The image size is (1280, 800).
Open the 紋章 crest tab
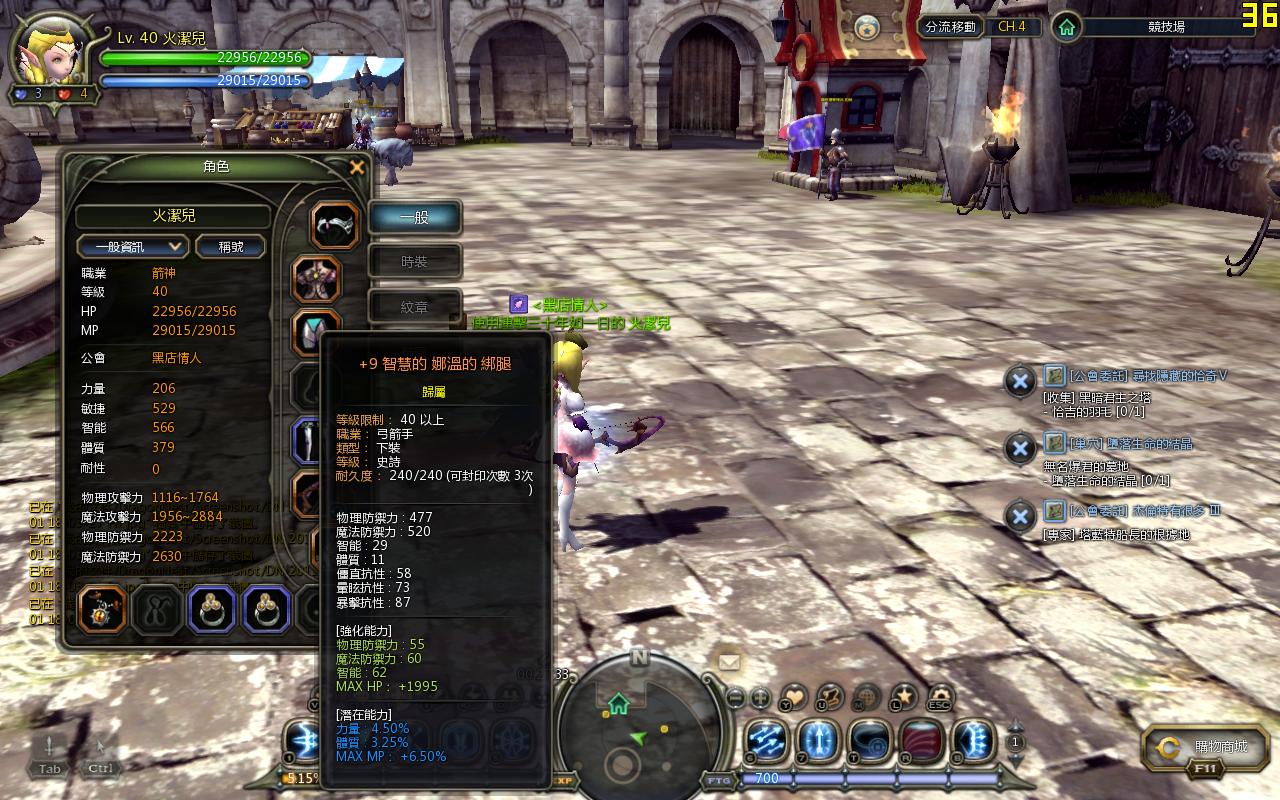(415, 307)
